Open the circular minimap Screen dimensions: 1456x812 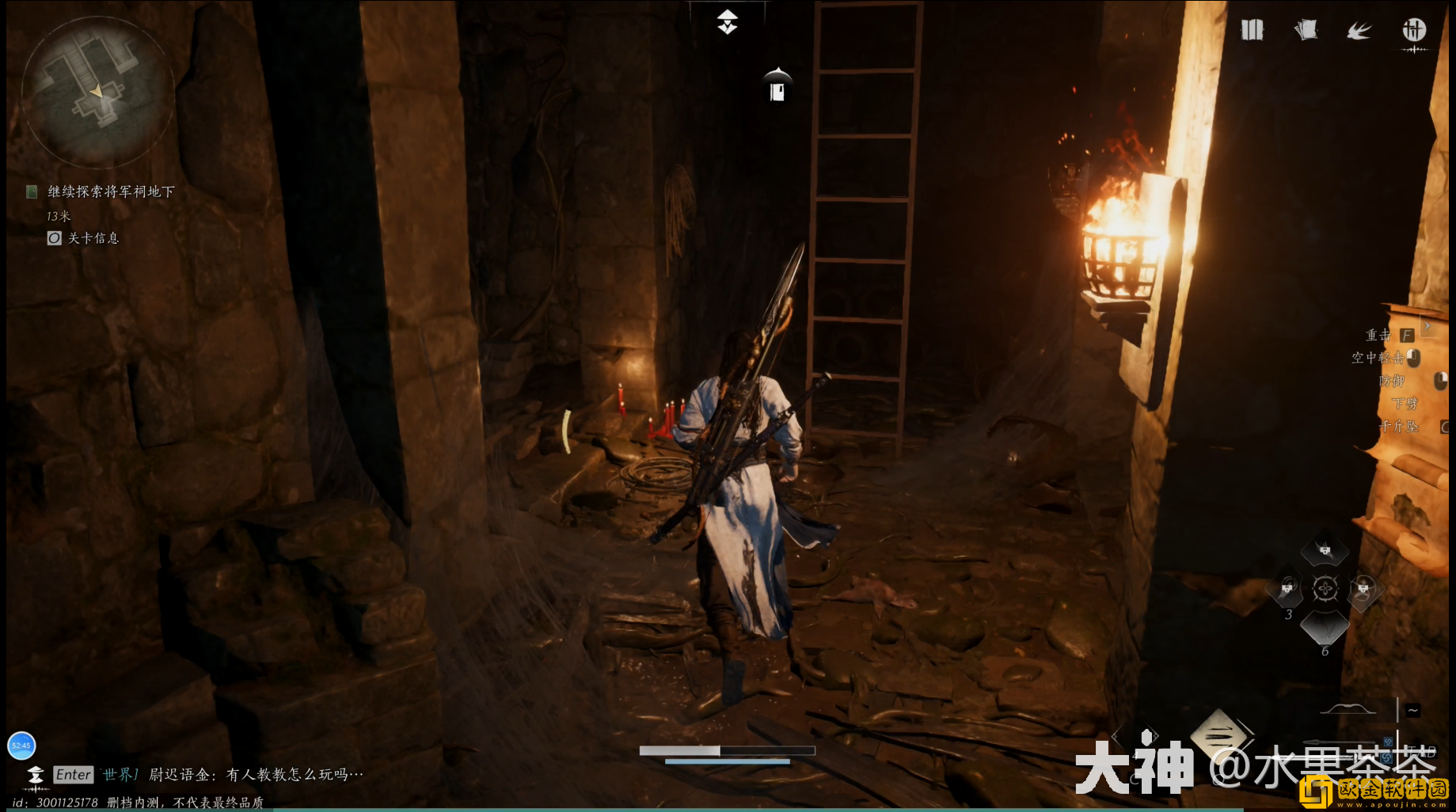97,93
